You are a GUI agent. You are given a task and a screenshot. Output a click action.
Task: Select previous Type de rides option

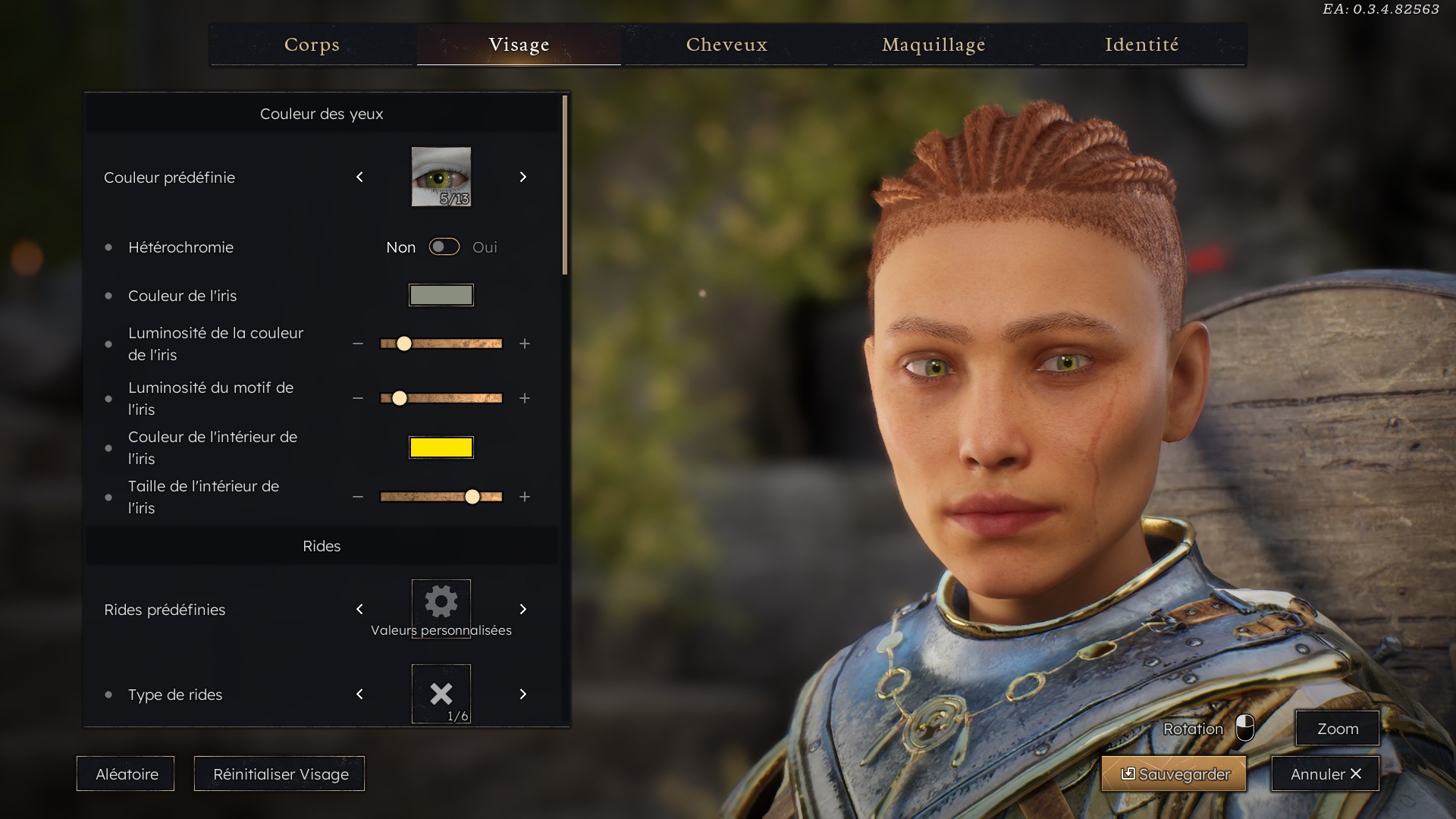click(x=359, y=695)
